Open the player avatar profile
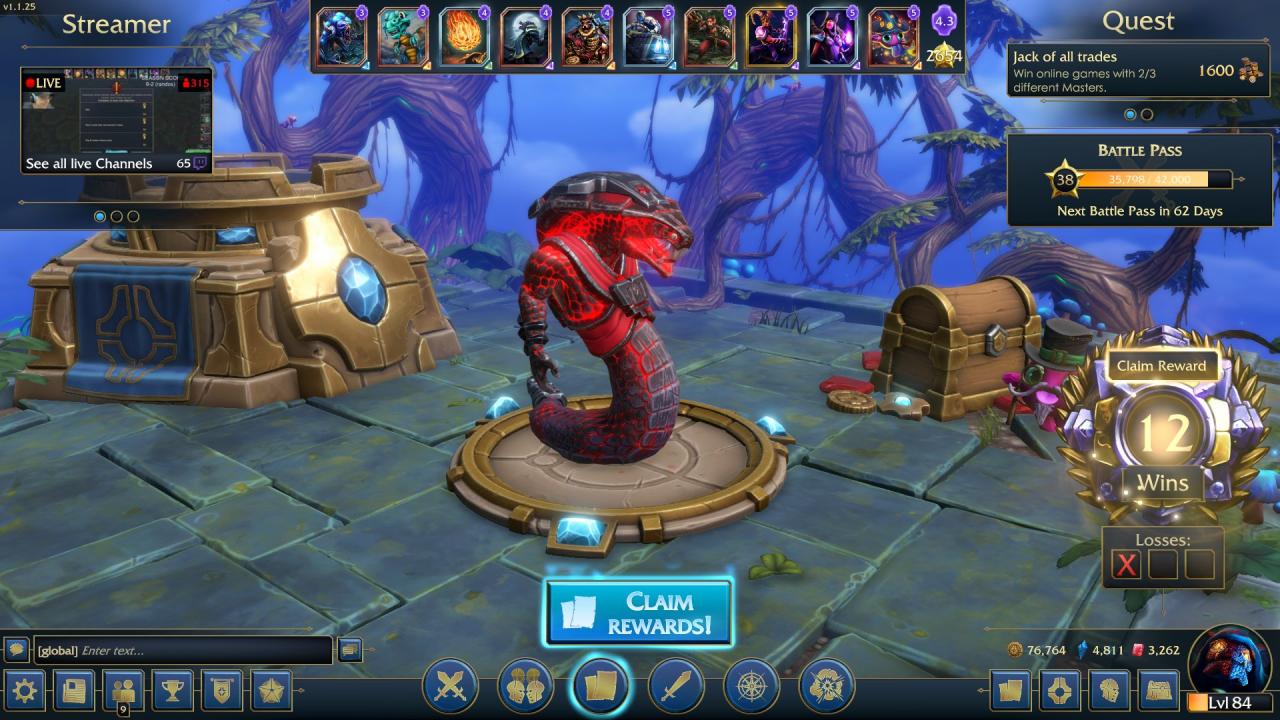The width and height of the screenshot is (1280, 720). pos(1229,660)
